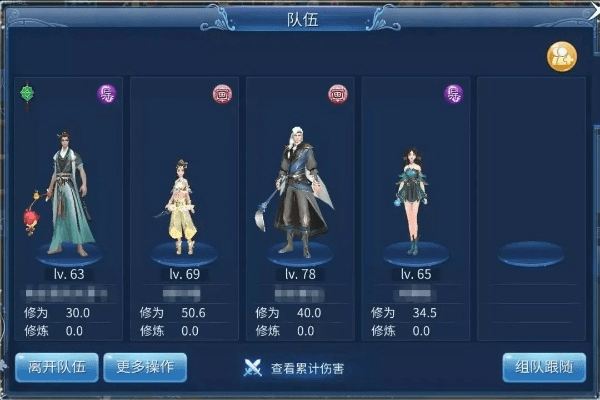Open the gold add-member icon
Viewport: 600px width, 400px height.
click(x=560, y=57)
